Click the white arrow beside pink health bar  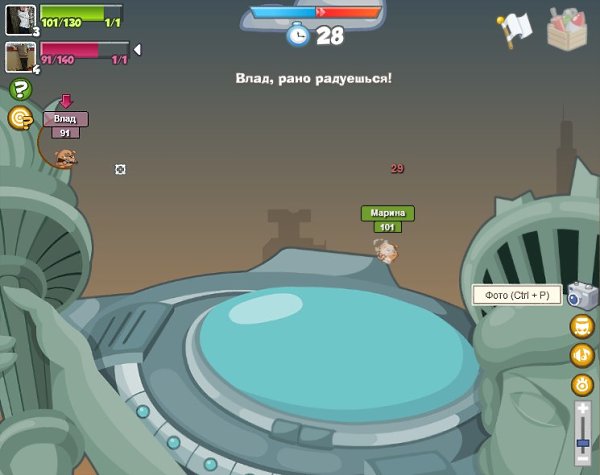[137, 49]
